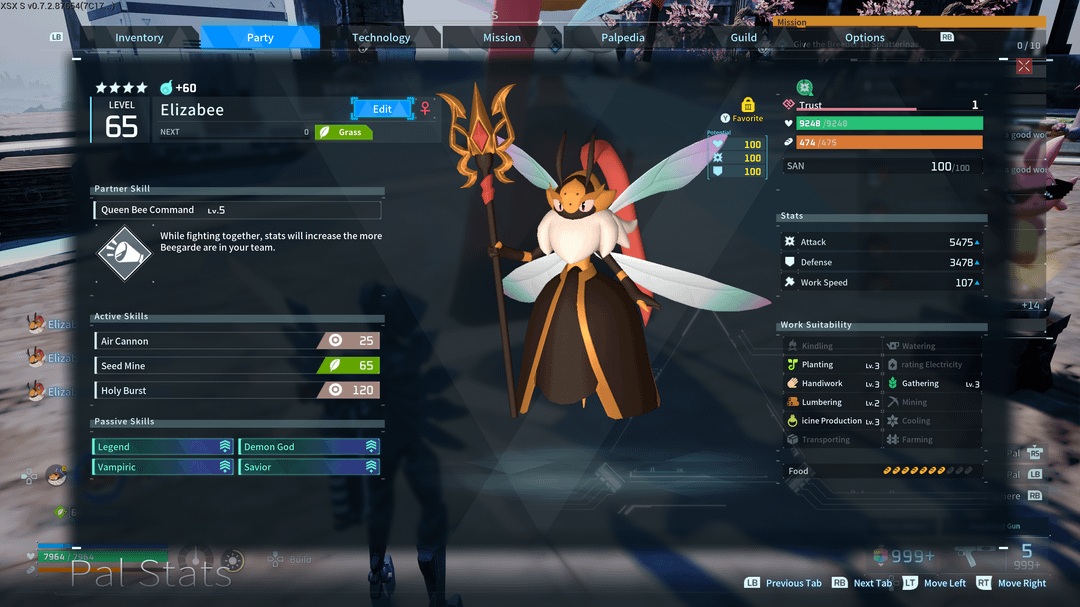Screen dimensions: 1080x607
Task: Select the Queen Bee Command partner skill
Action: click(x=237, y=210)
